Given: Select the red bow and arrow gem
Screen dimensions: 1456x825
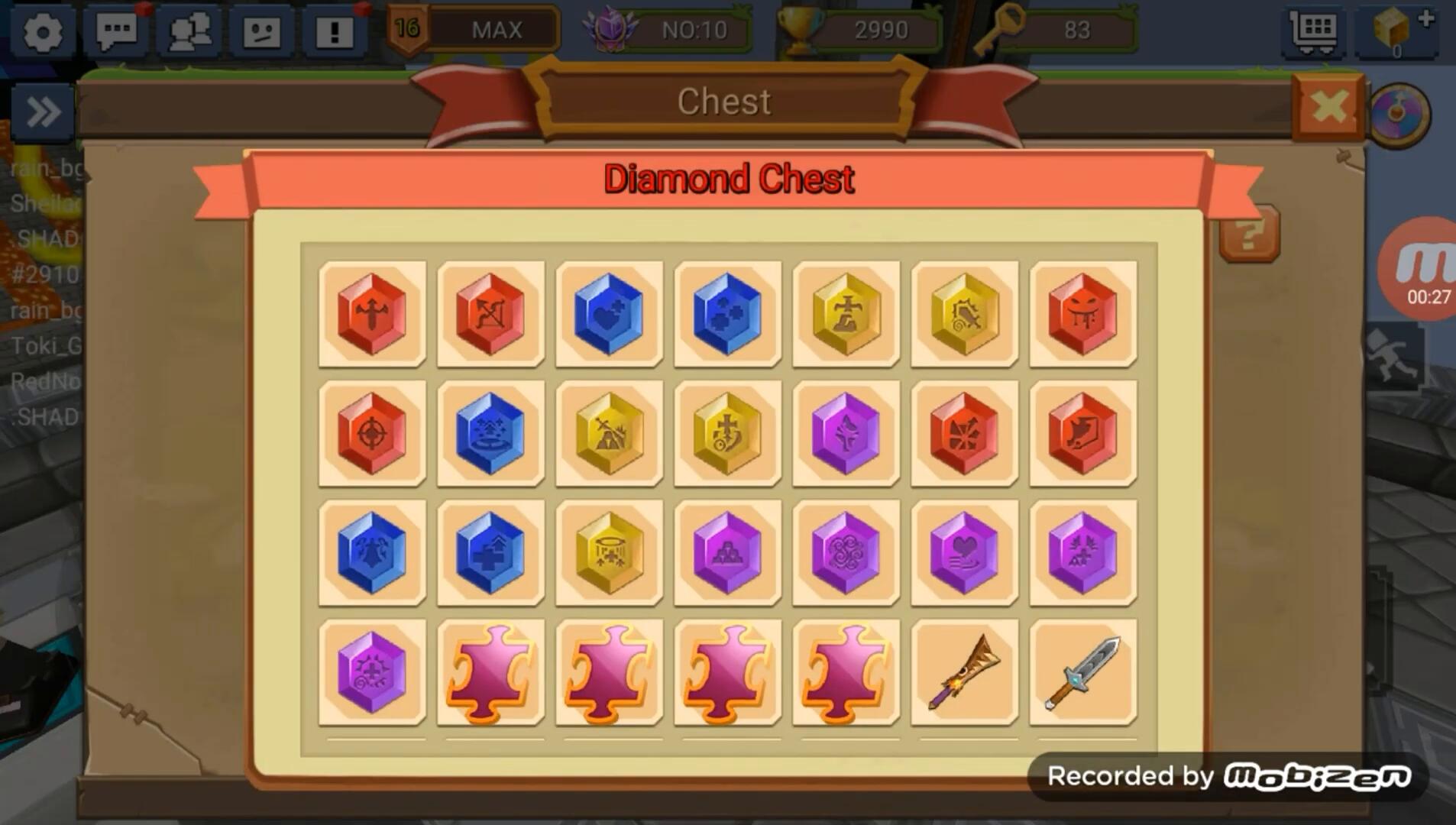Looking at the screenshot, I should [490, 314].
